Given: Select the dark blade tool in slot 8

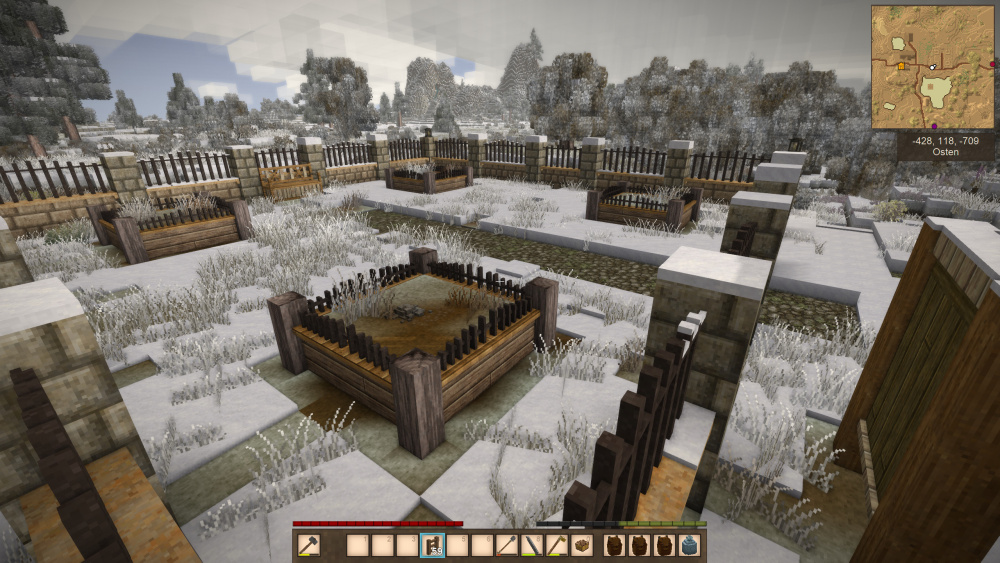Looking at the screenshot, I should tap(531, 546).
